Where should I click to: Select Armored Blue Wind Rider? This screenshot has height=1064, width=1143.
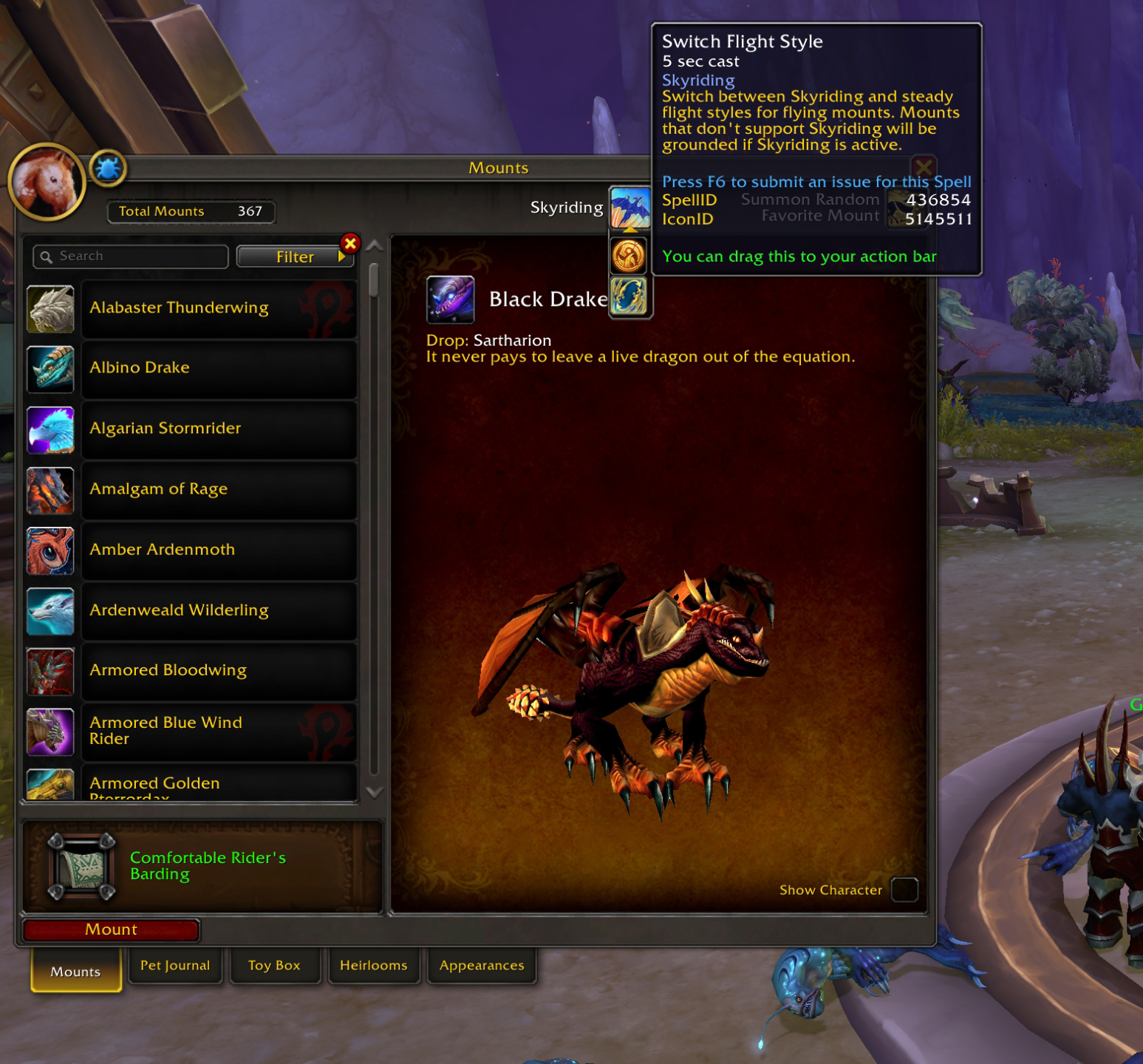click(x=218, y=731)
